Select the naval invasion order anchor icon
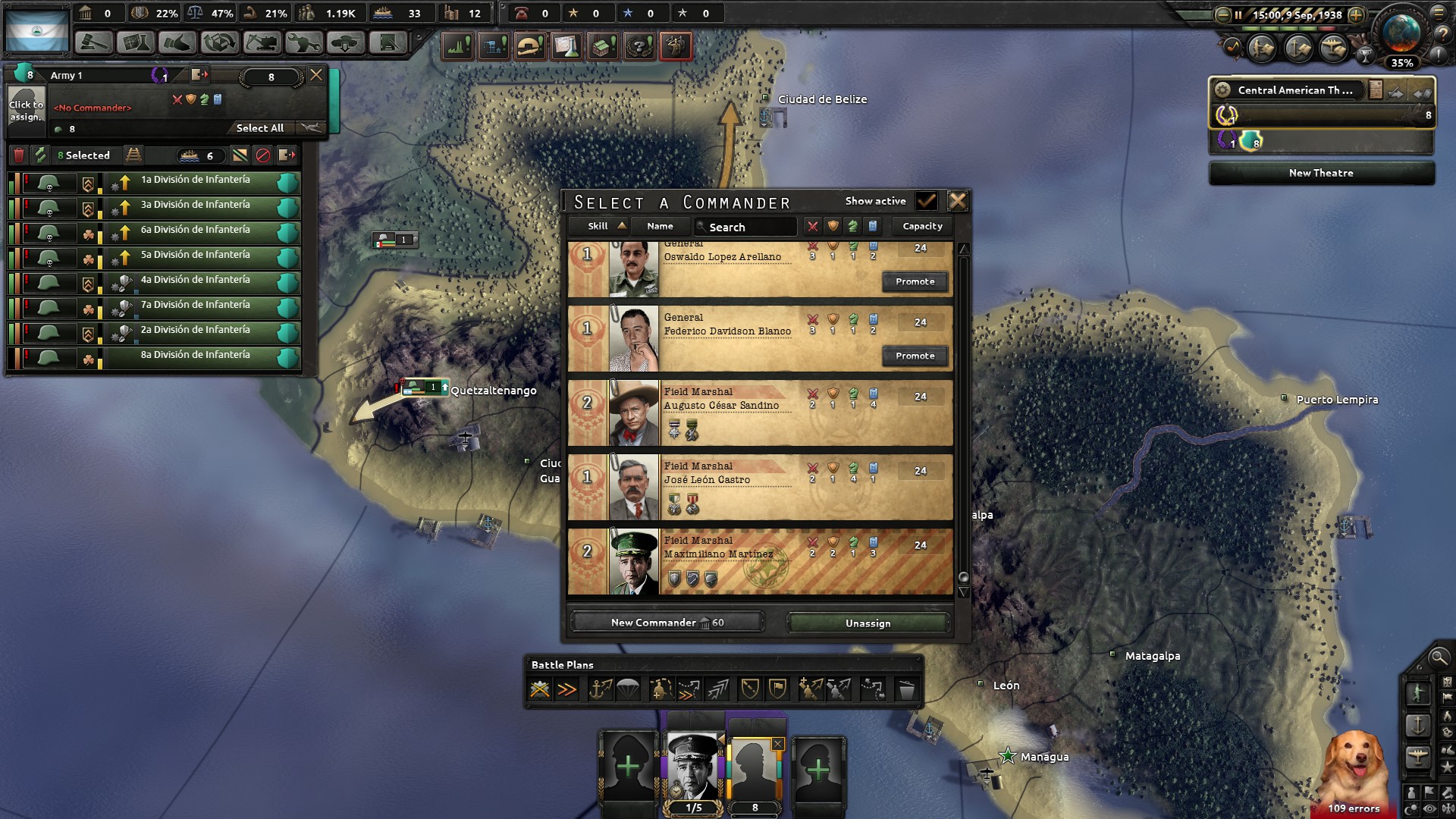This screenshot has height=819, width=1456. 601,688
